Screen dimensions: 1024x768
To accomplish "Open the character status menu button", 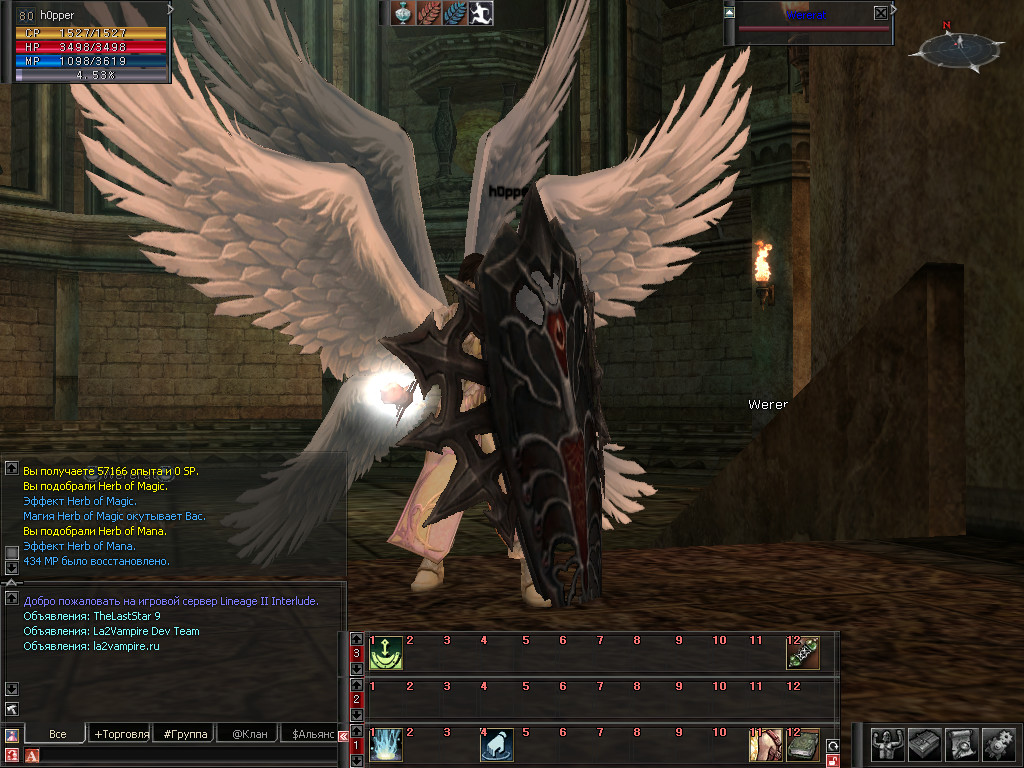I will 887,743.
